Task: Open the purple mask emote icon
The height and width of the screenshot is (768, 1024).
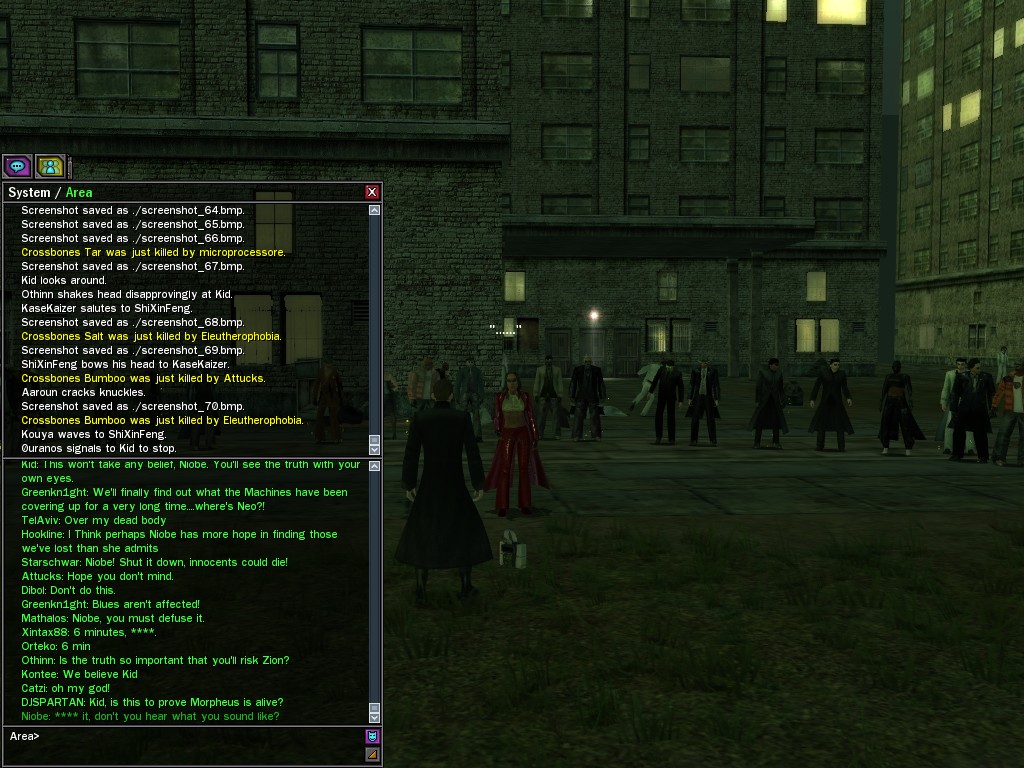Action: [x=372, y=737]
